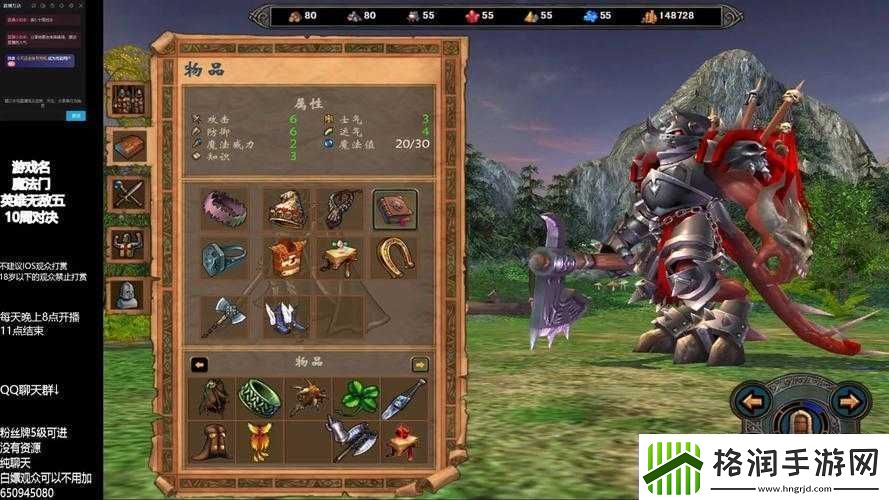Click the golden horseshoe artifact

point(395,258)
